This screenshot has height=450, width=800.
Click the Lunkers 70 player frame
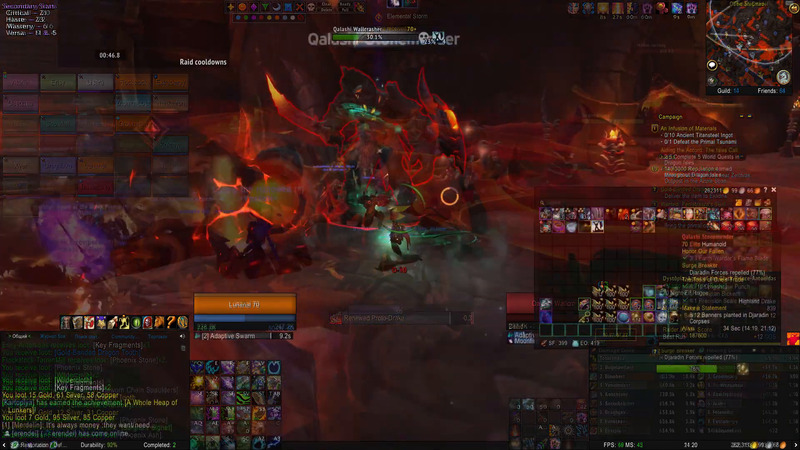(245, 304)
